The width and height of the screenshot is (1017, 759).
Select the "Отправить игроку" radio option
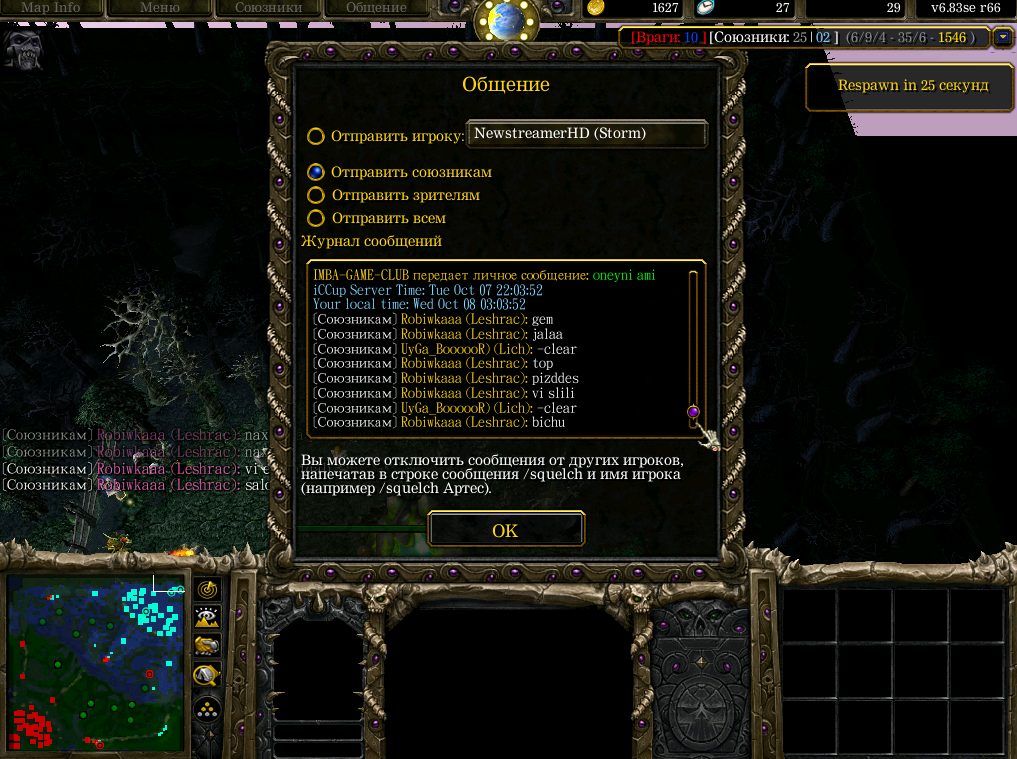coord(316,136)
